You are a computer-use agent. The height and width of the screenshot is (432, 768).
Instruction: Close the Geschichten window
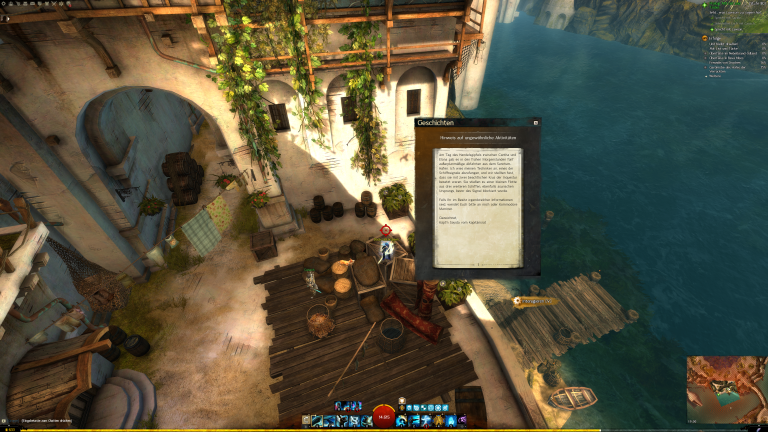click(535, 123)
